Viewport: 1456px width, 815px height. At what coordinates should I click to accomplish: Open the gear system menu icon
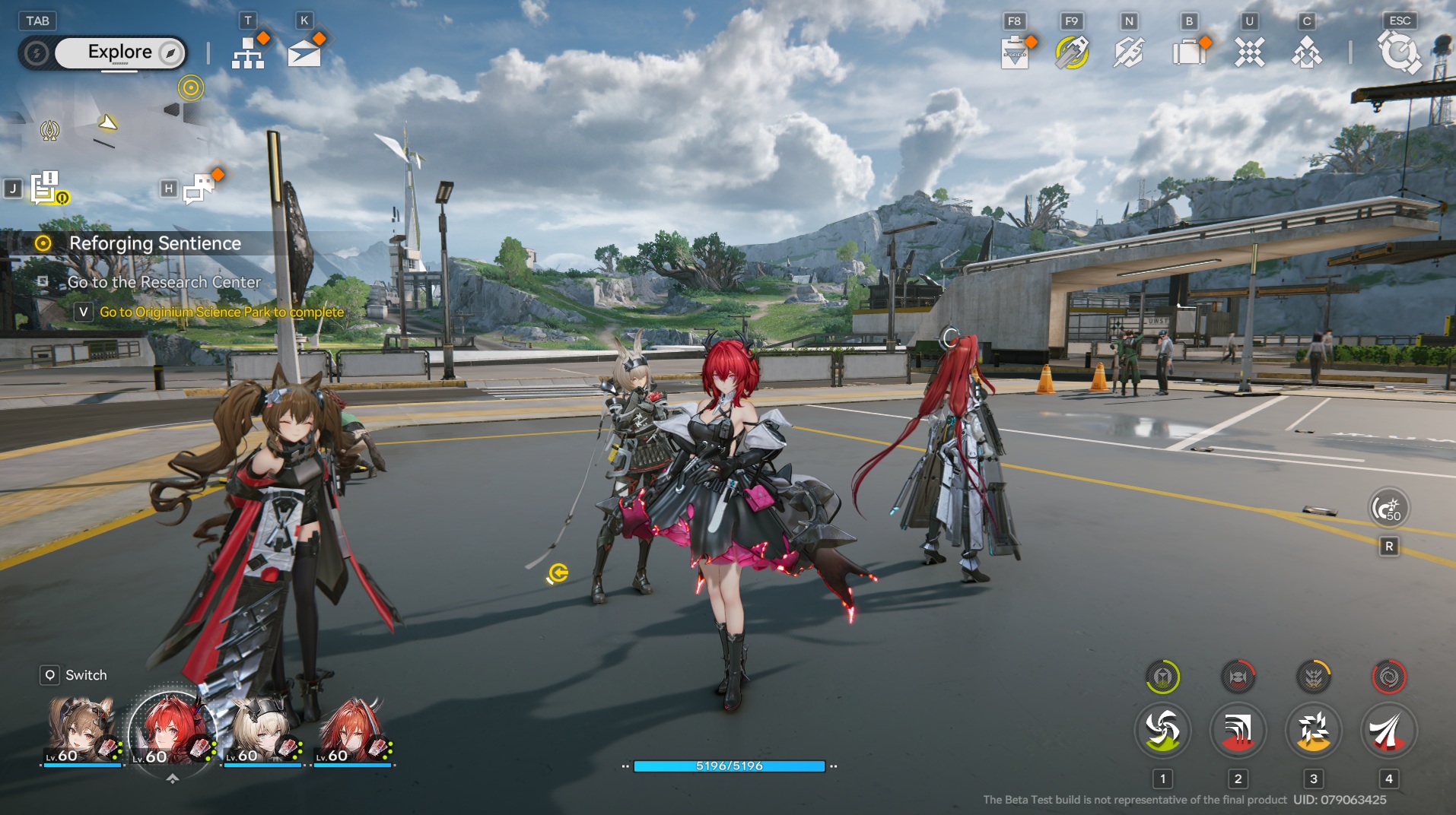[1398, 53]
